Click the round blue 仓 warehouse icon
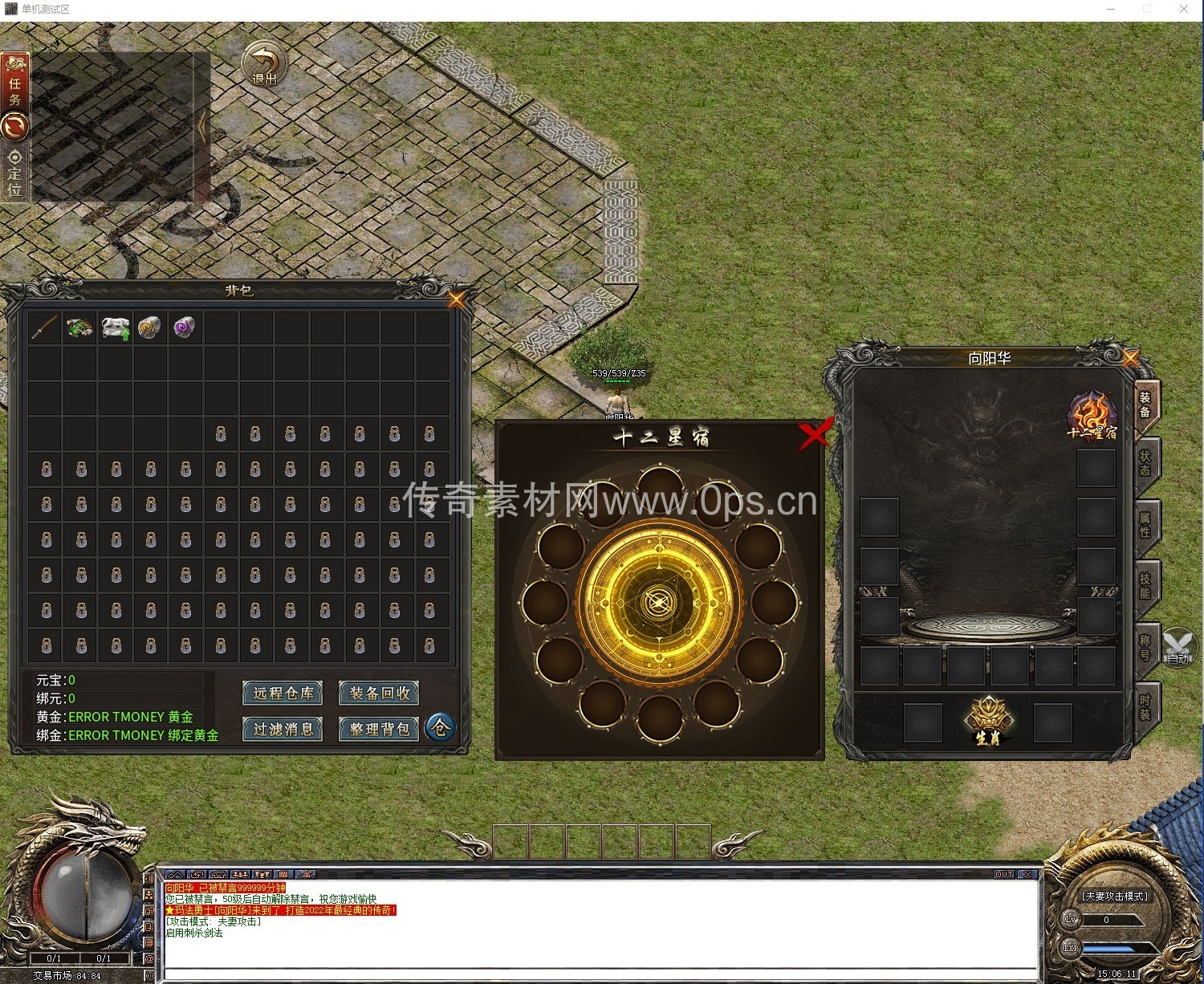The width and height of the screenshot is (1204, 984). tap(440, 728)
